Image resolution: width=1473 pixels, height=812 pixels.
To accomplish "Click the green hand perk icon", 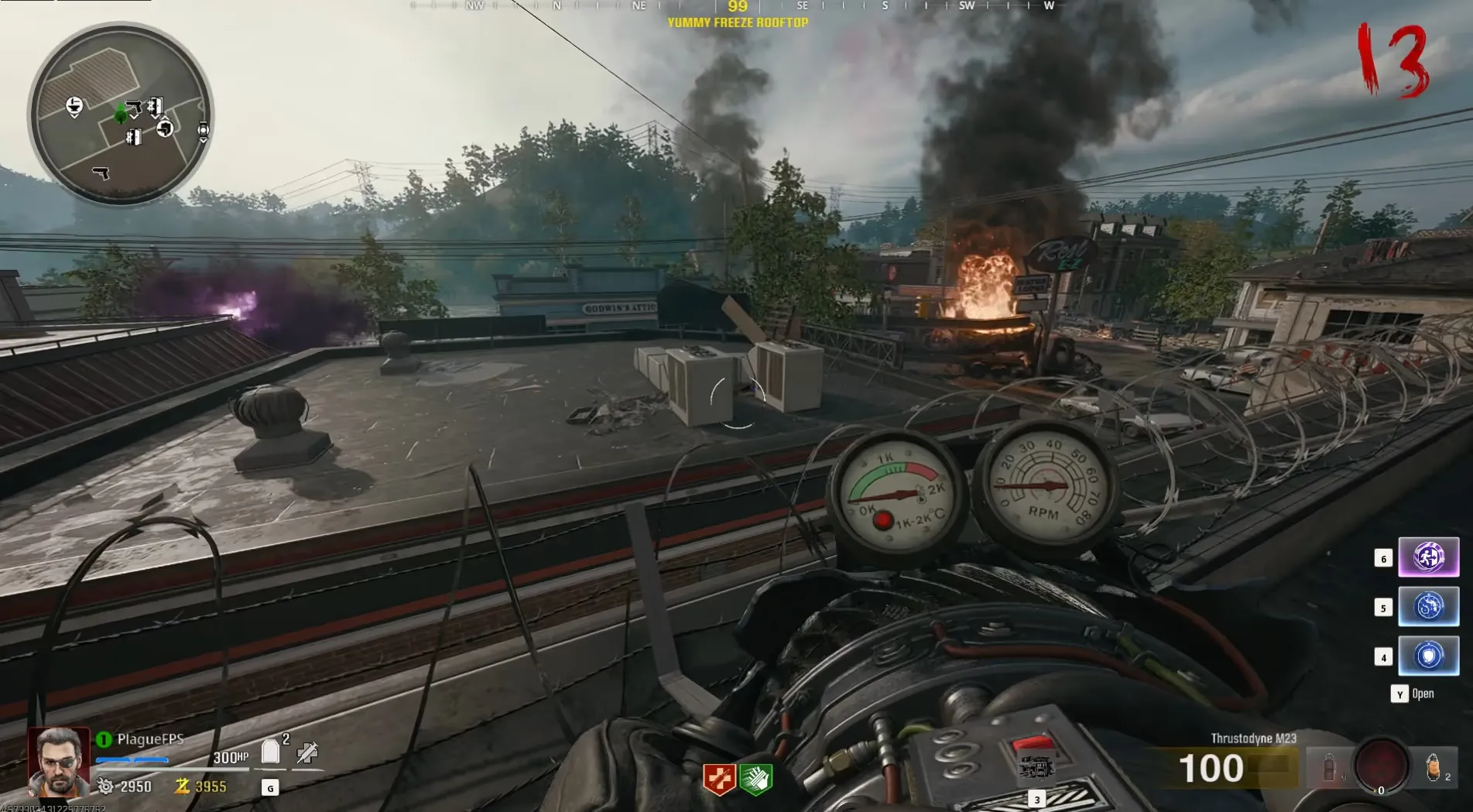I will pos(755,779).
